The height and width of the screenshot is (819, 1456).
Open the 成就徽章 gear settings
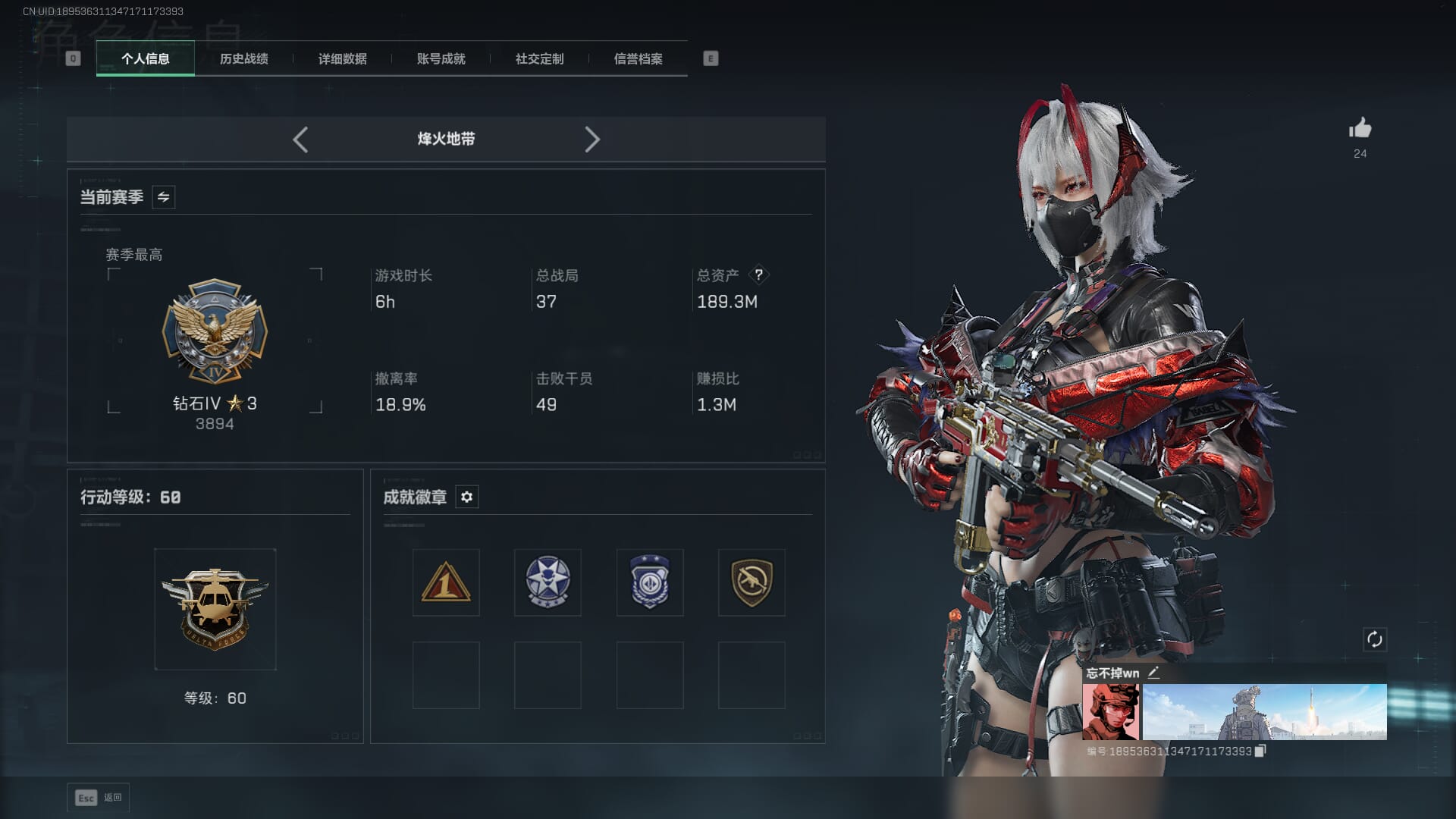tap(466, 497)
